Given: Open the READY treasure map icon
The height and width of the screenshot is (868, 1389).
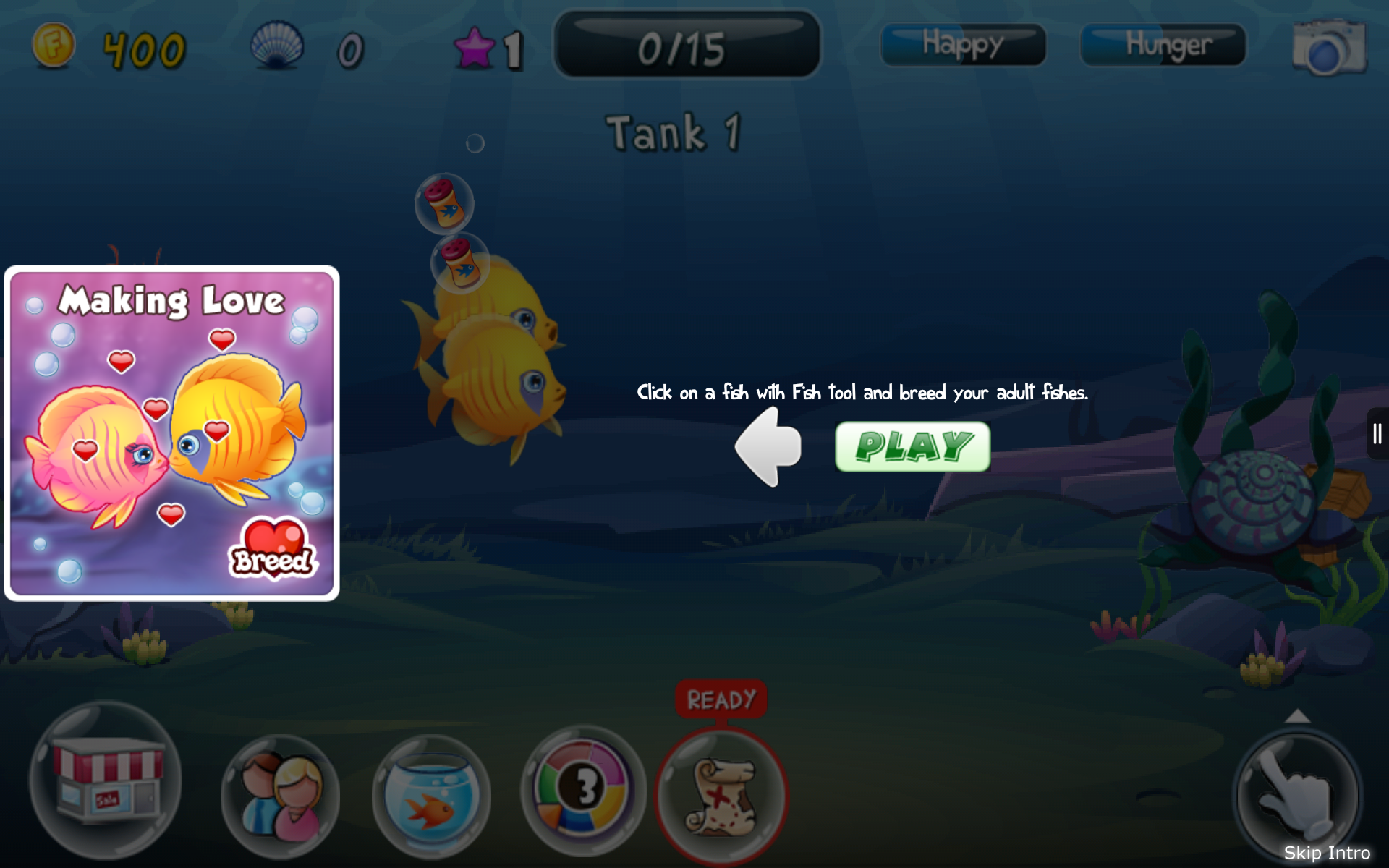Looking at the screenshot, I should 721,796.
